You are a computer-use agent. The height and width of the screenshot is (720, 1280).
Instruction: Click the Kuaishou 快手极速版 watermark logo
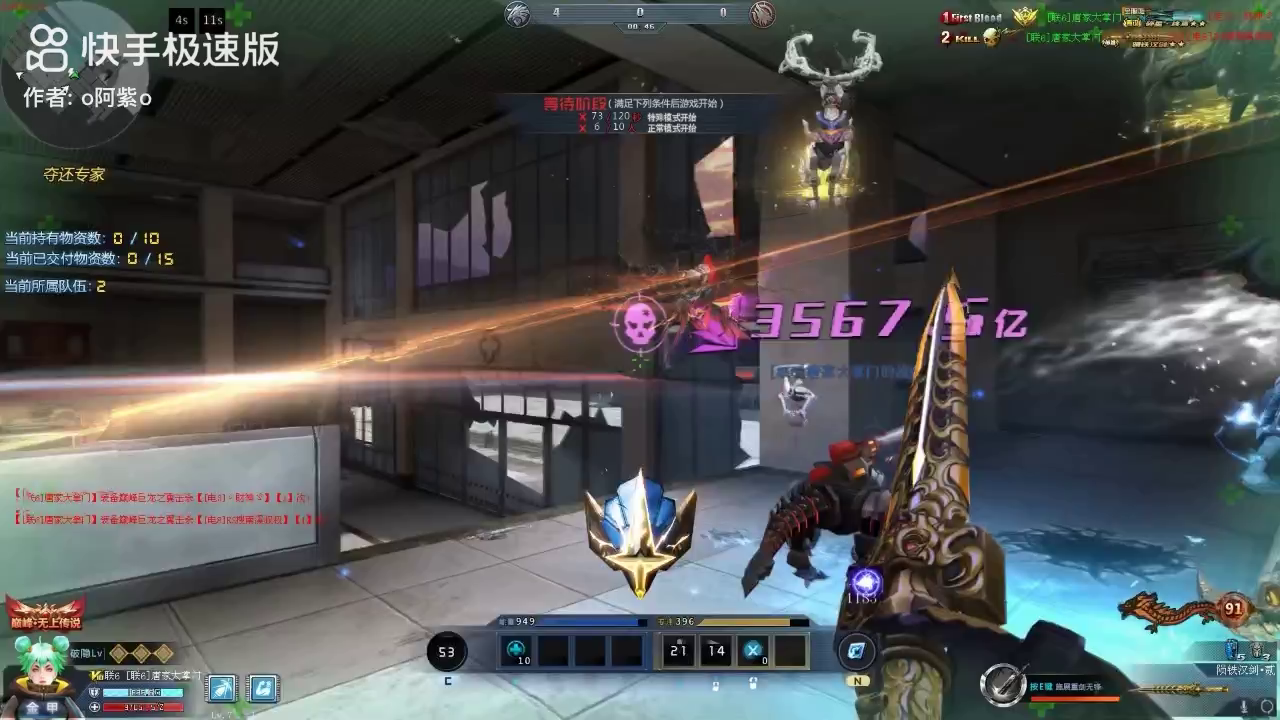coord(152,48)
